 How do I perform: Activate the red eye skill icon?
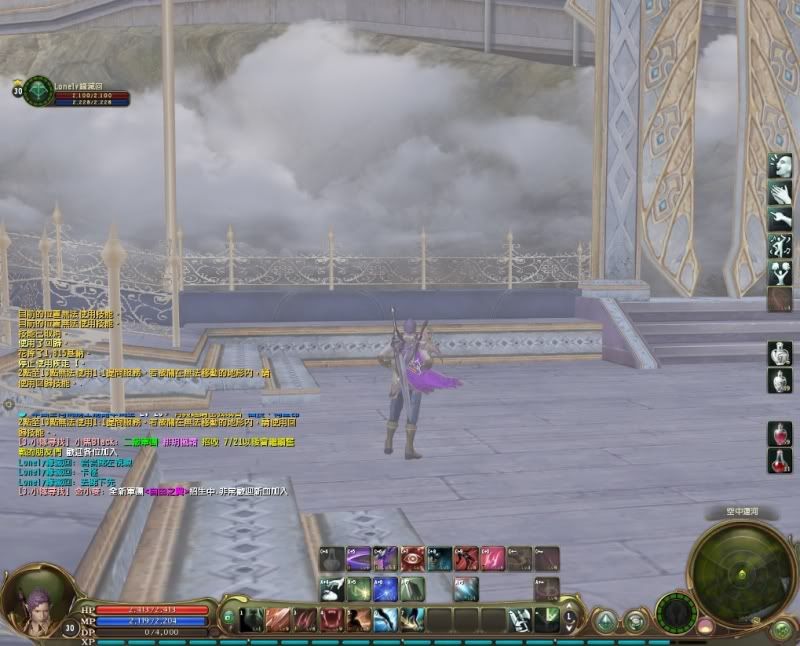tap(412, 558)
